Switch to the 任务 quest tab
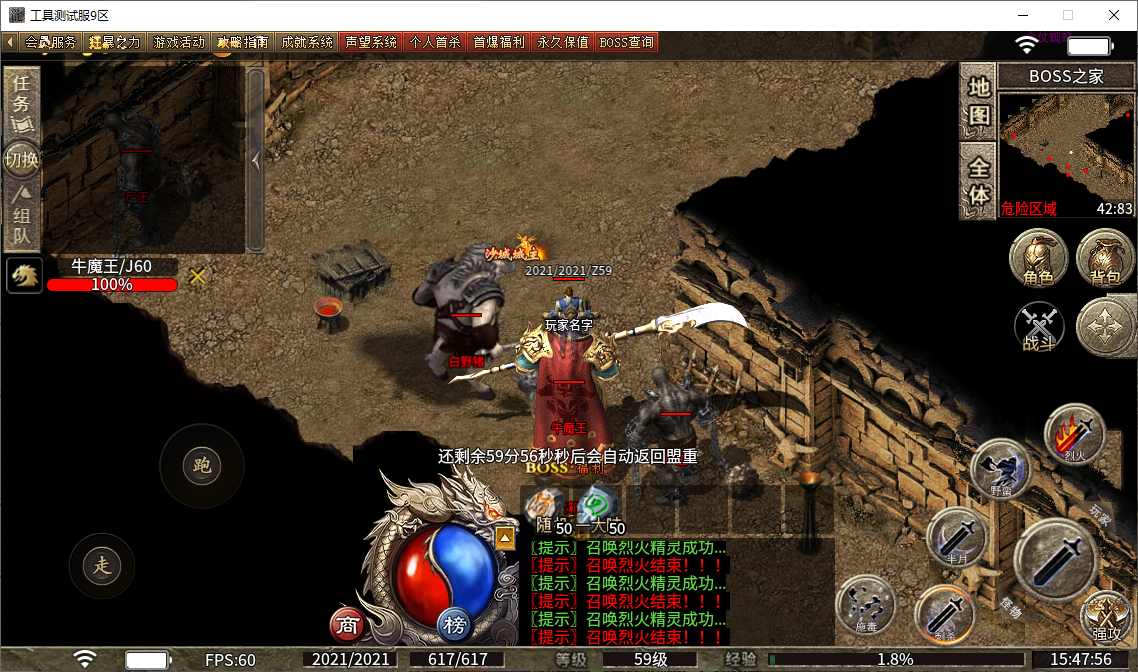This screenshot has width=1138, height=672. coord(21,102)
